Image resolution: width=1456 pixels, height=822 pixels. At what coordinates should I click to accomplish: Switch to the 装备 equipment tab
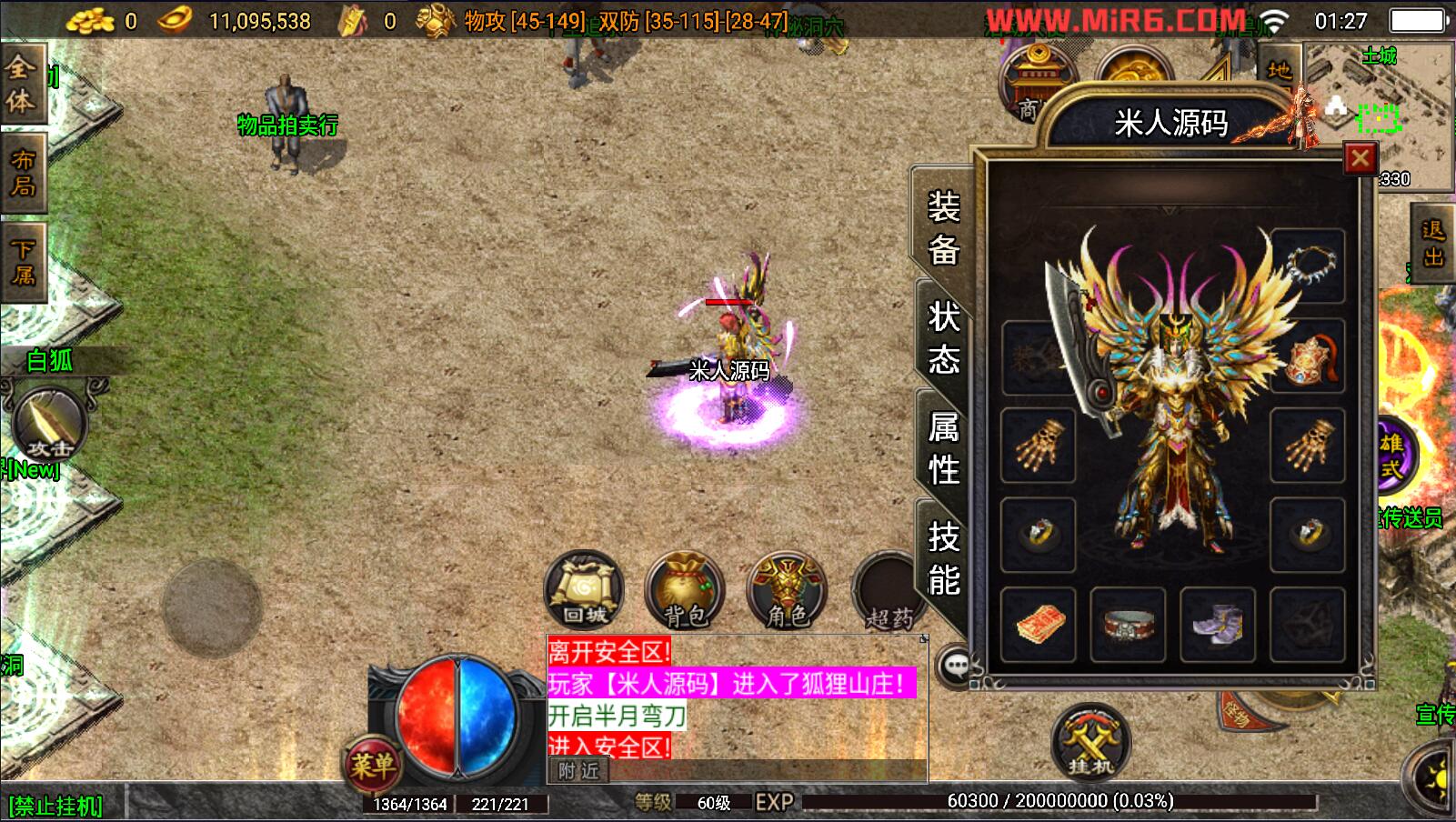pyautogui.click(x=943, y=227)
